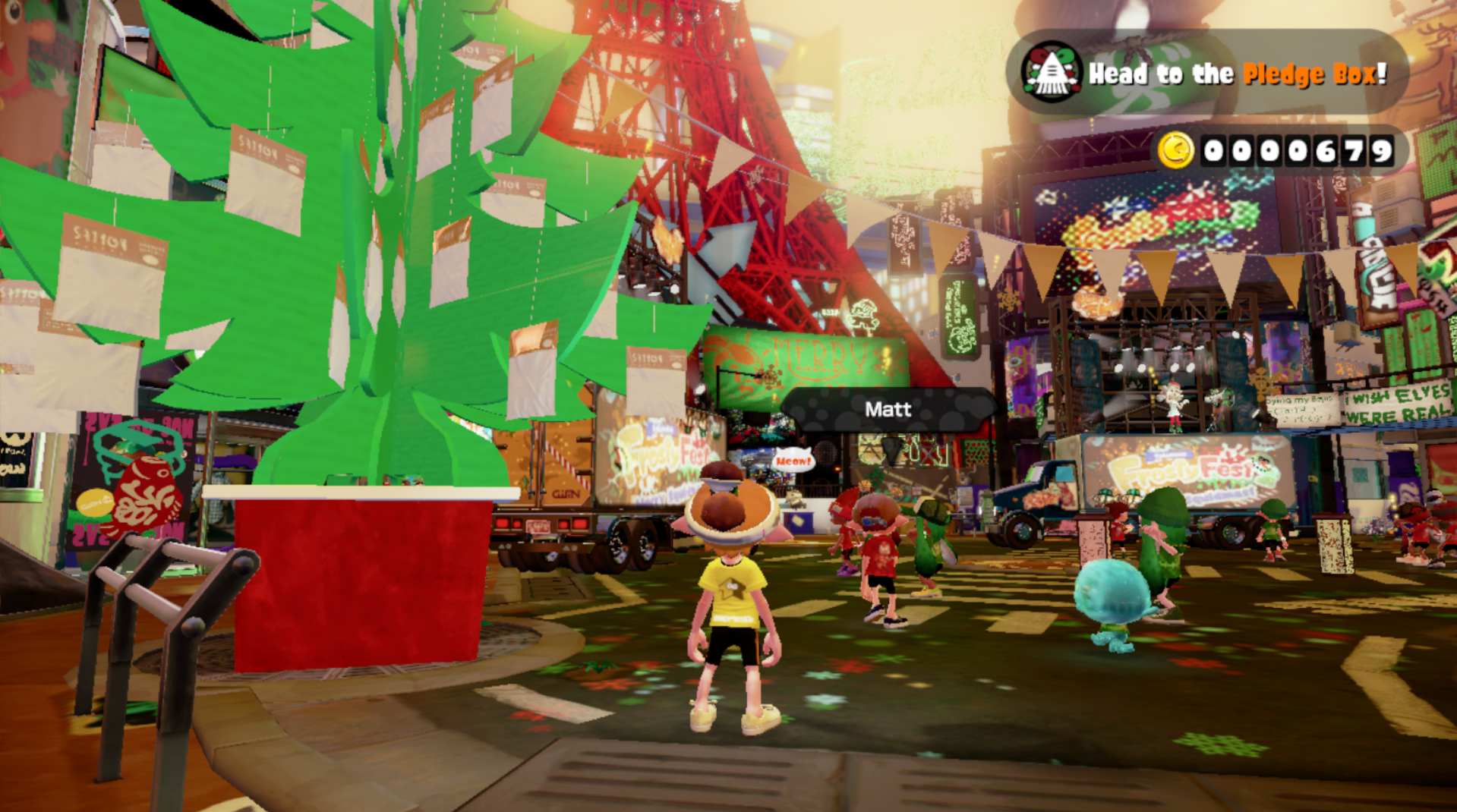Viewport: 1457px width, 812px height.
Task: Select the "Head to the Pledge Box!" objective banner
Action: point(1237,74)
